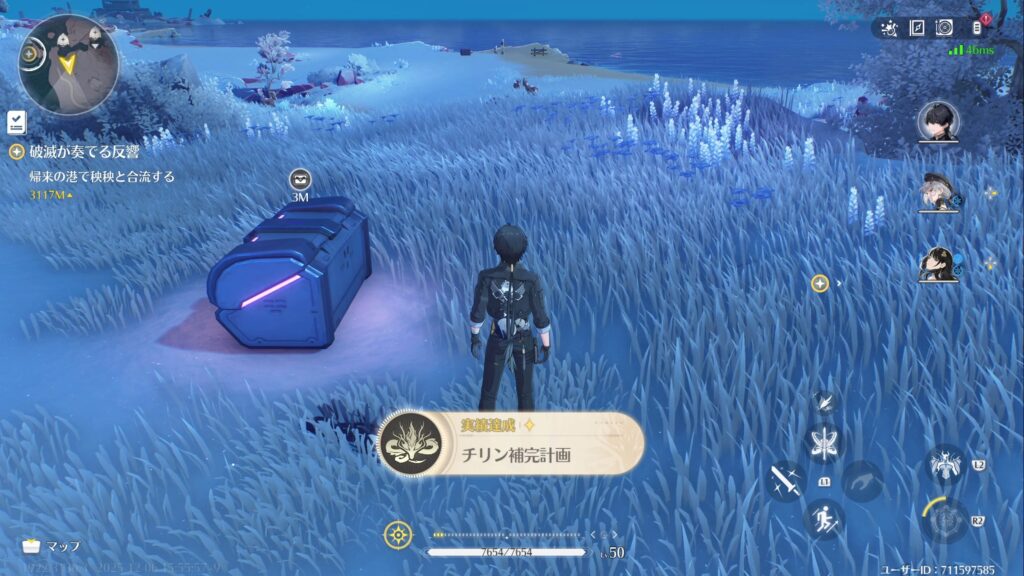Open the compass guidebook icon

pos(916,28)
